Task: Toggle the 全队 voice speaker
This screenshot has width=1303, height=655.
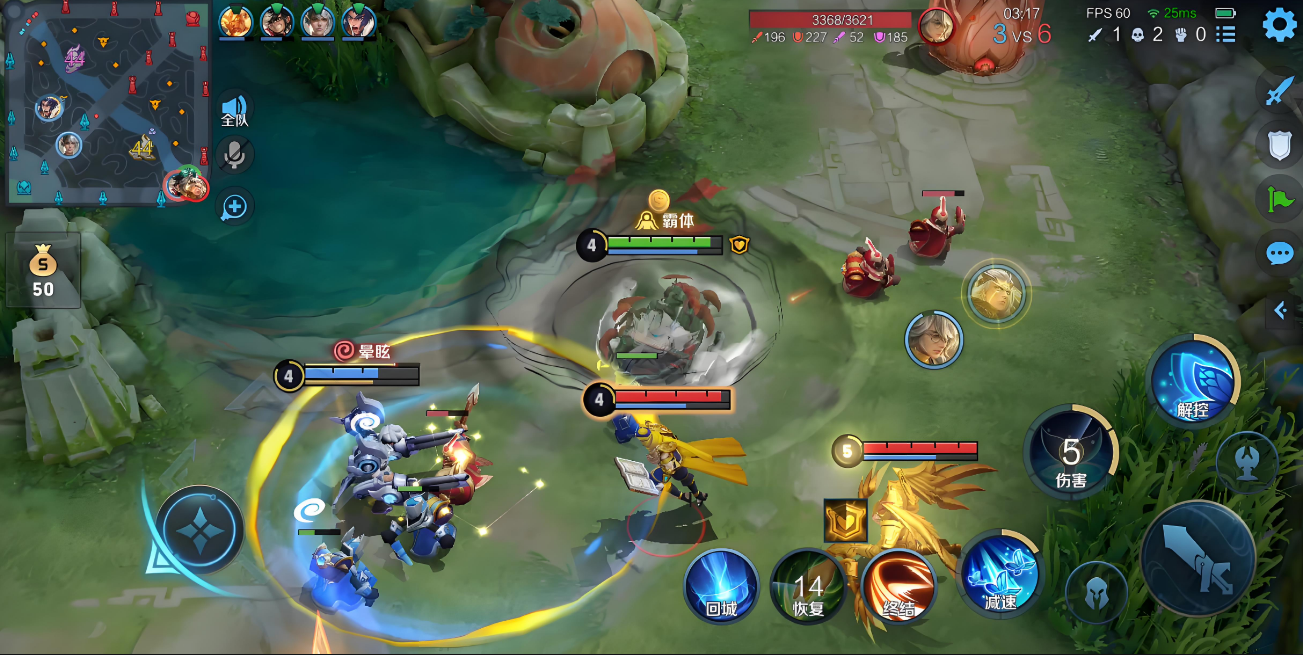Action: (x=235, y=109)
